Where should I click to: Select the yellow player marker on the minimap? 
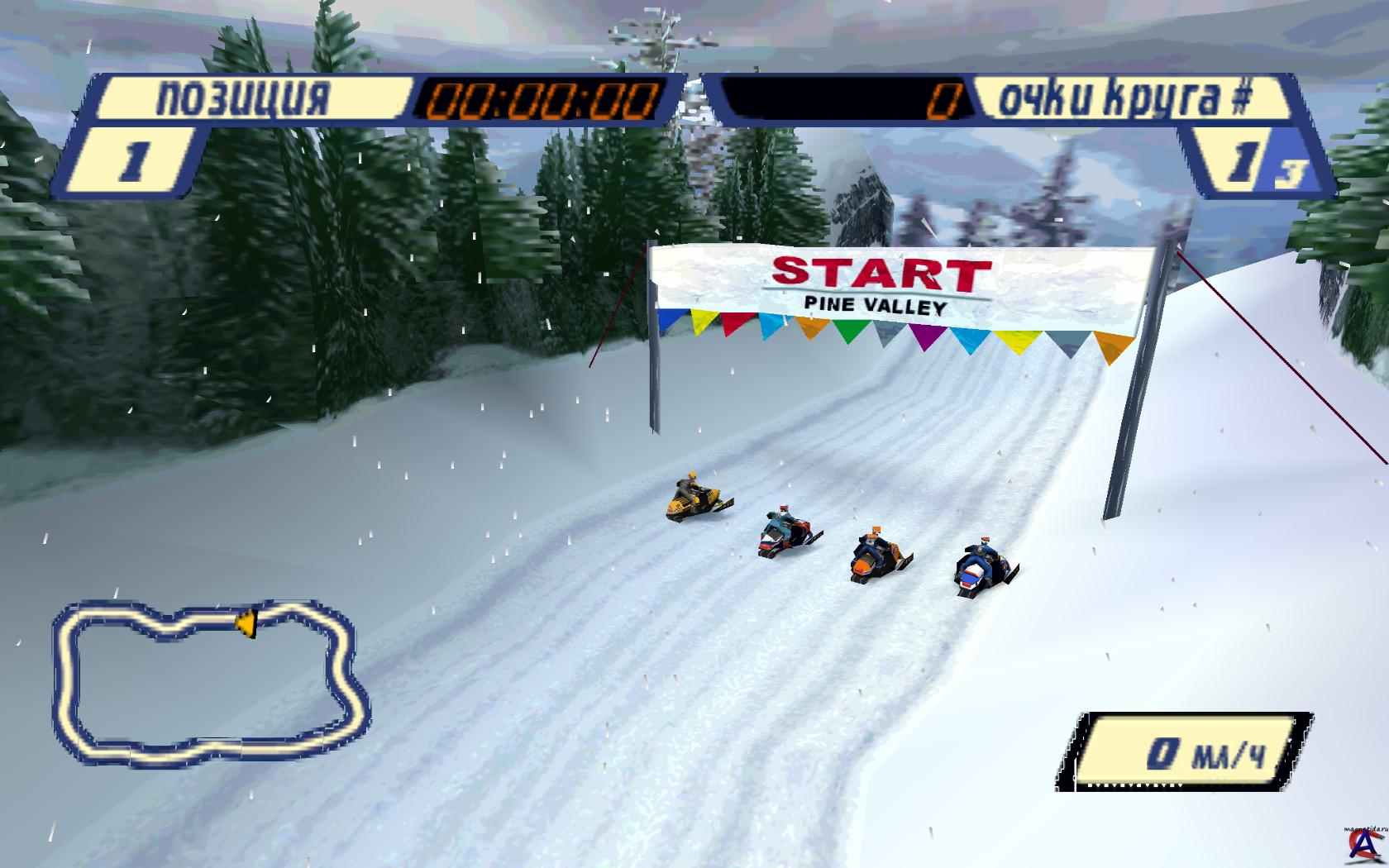coord(246,622)
